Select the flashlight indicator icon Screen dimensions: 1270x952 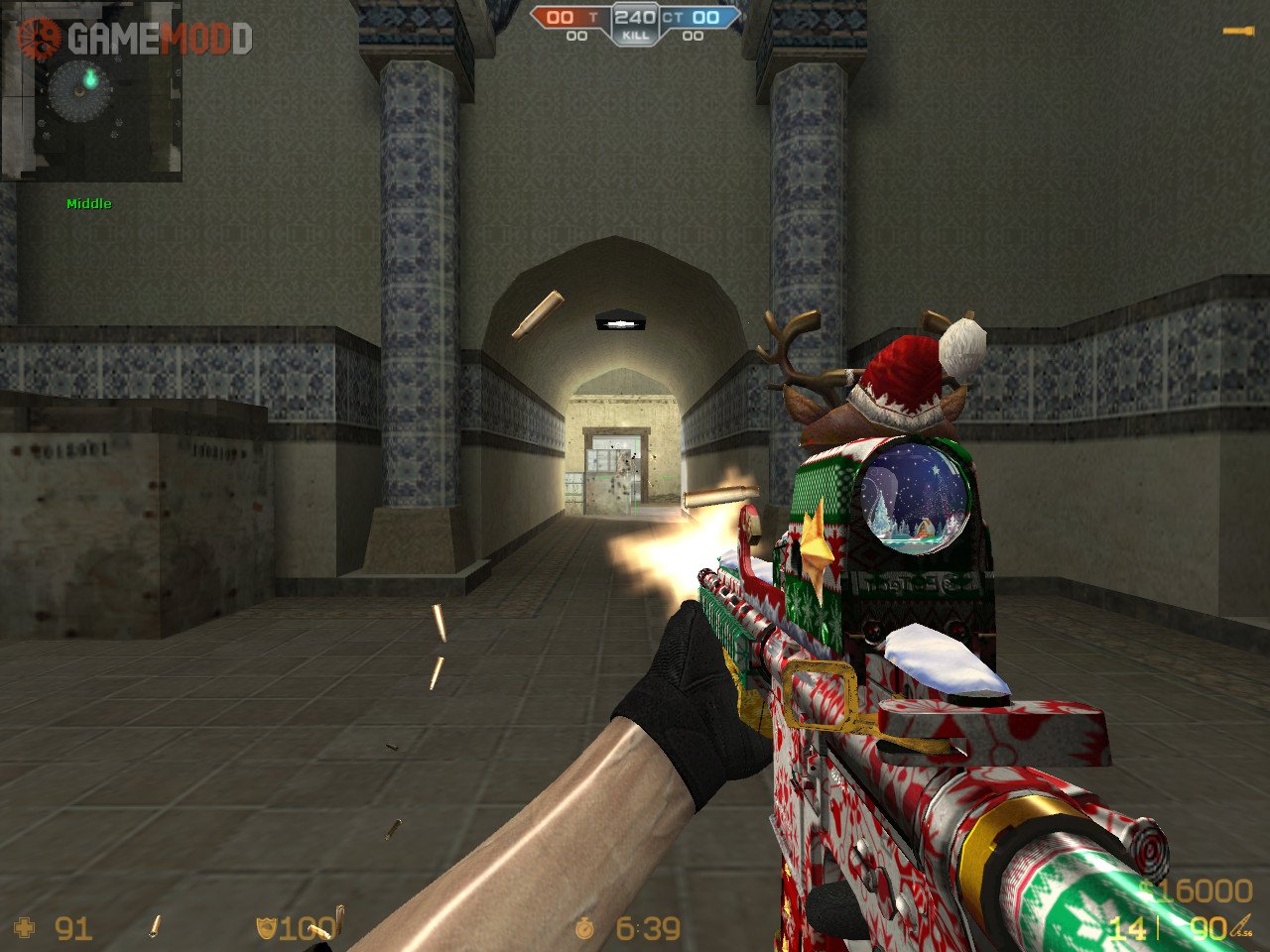click(1237, 32)
